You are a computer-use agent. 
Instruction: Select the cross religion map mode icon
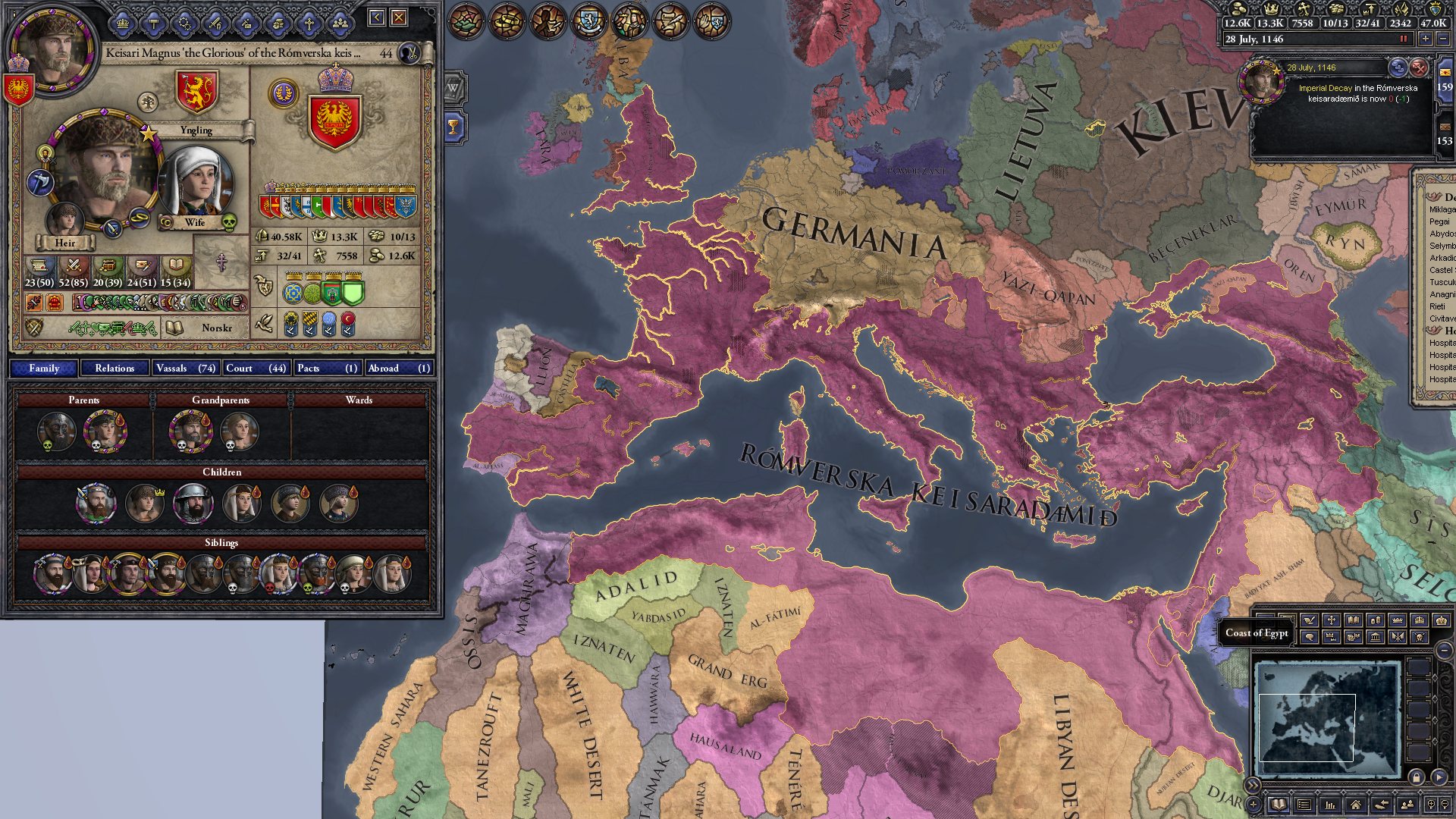click(1331, 620)
